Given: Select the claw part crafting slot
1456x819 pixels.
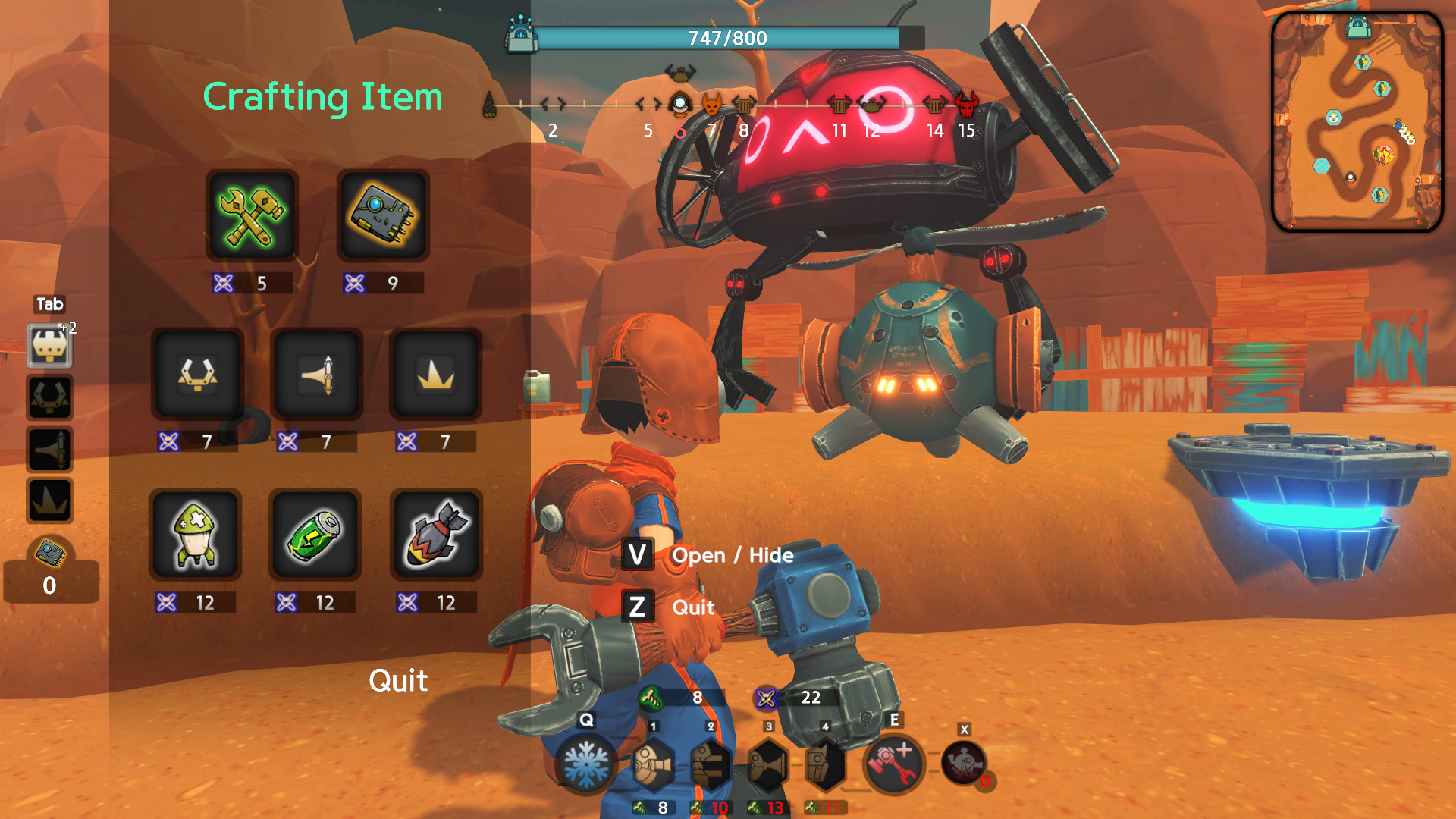Looking at the screenshot, I should pyautogui.click(x=198, y=375).
